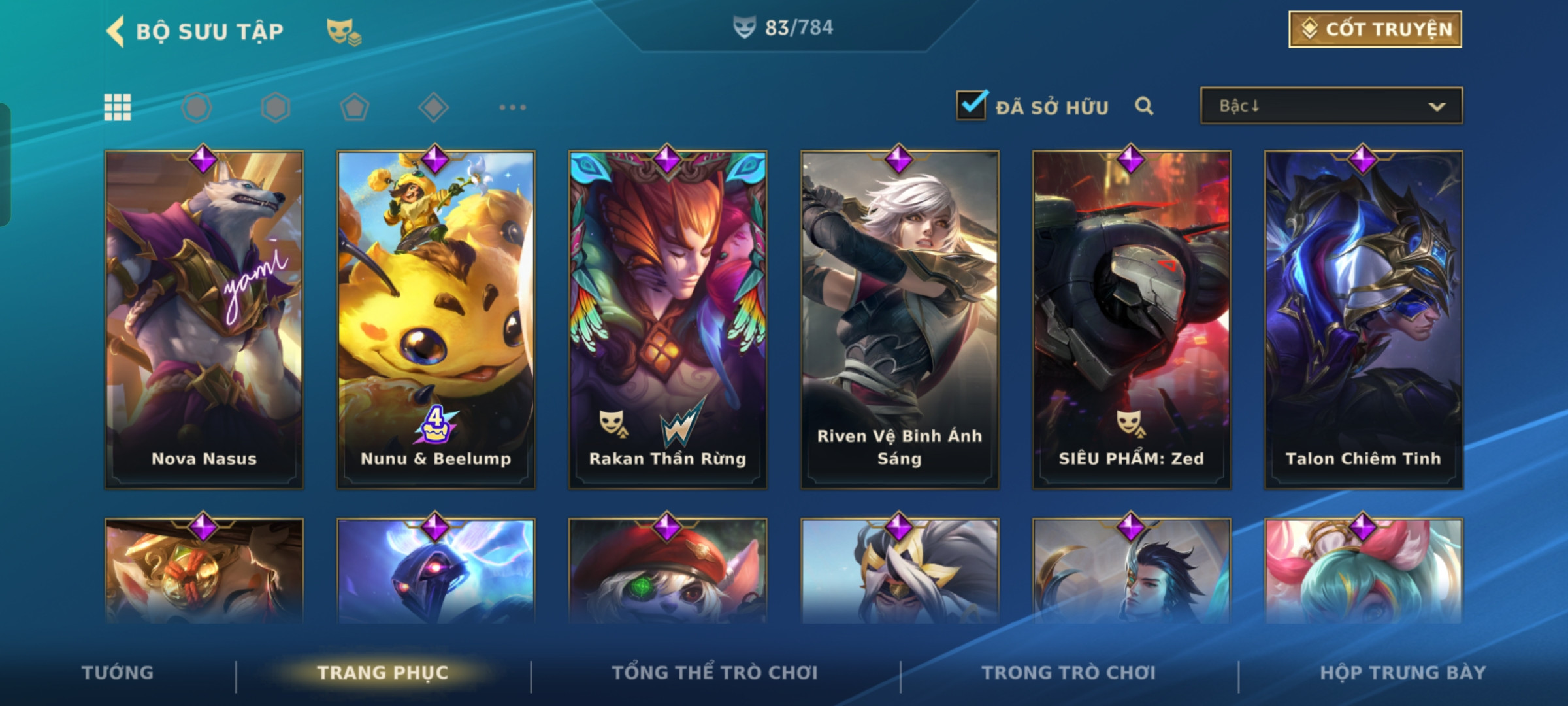Image resolution: width=1568 pixels, height=706 pixels.
Task: Toggle the Đã Sở Hữu checkbox
Action: pos(971,106)
